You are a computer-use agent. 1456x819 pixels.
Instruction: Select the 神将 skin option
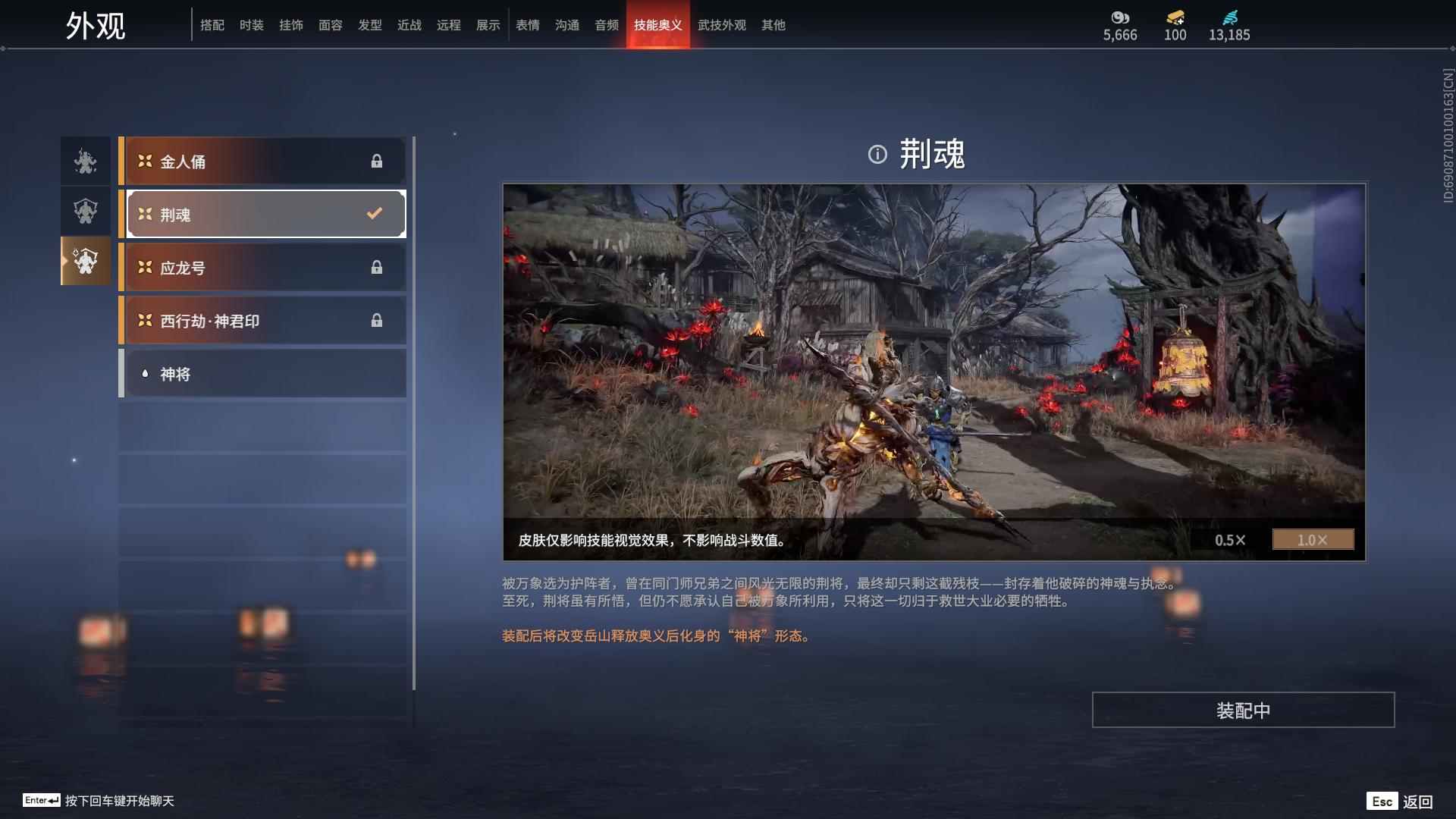click(262, 373)
